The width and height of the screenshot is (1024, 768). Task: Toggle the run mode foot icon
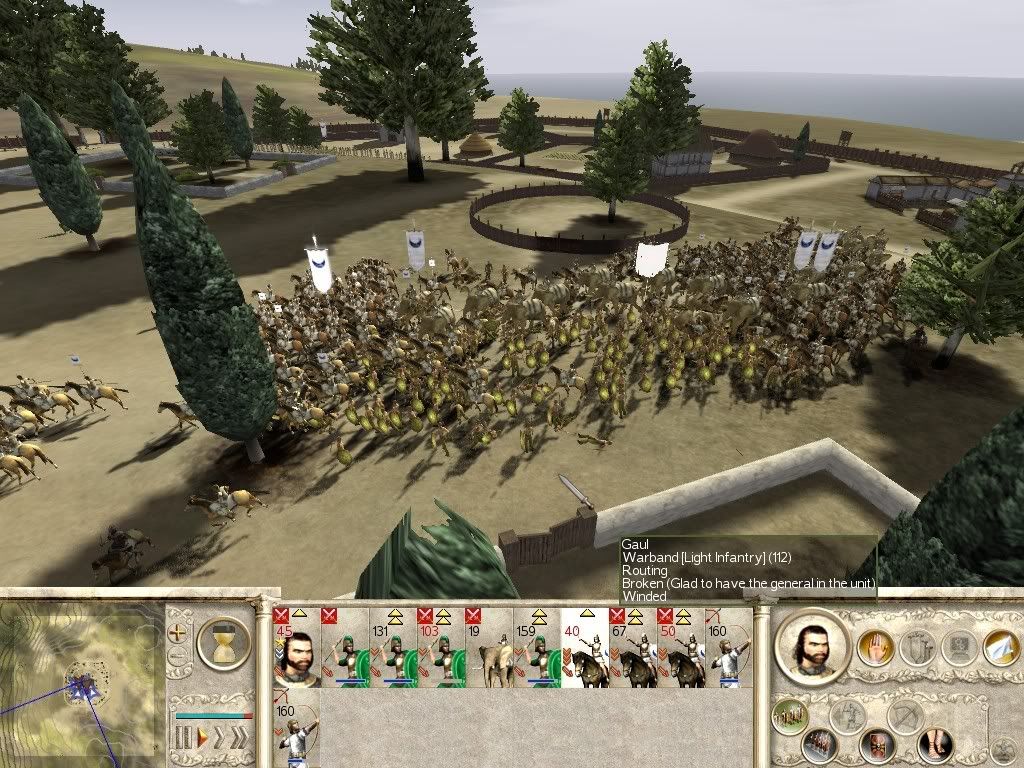click(935, 745)
